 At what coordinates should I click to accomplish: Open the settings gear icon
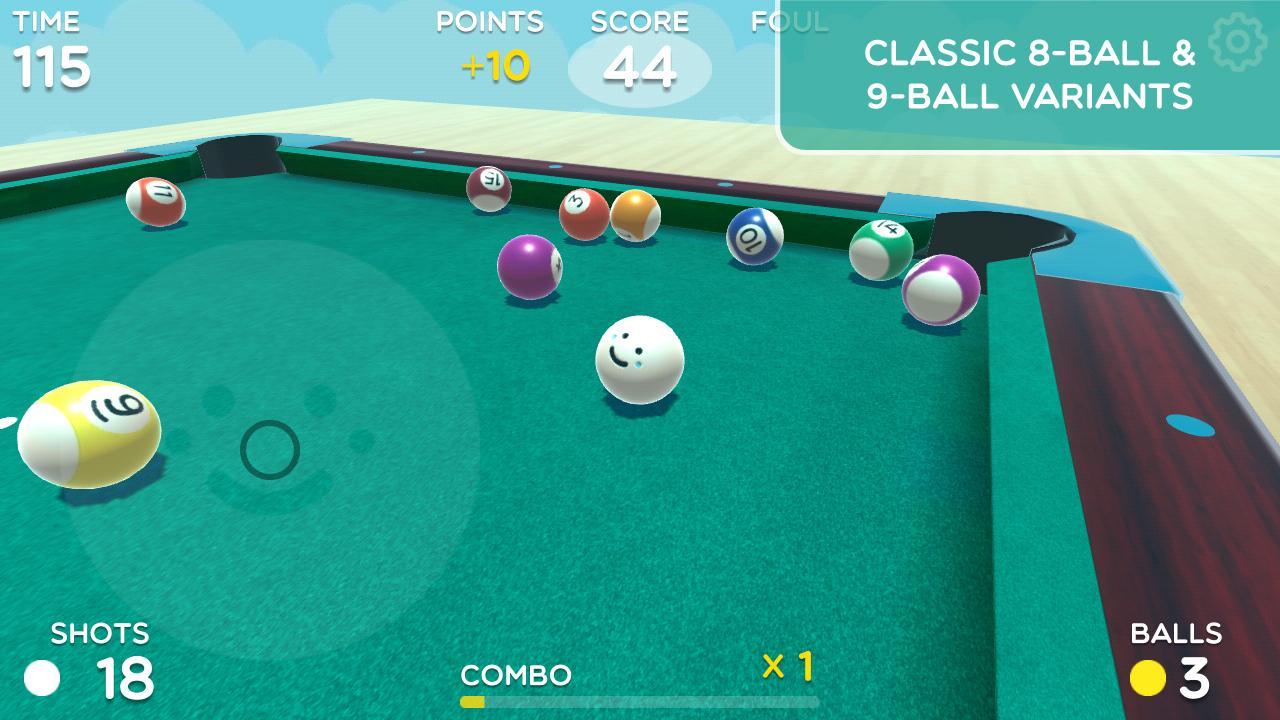point(1238,42)
